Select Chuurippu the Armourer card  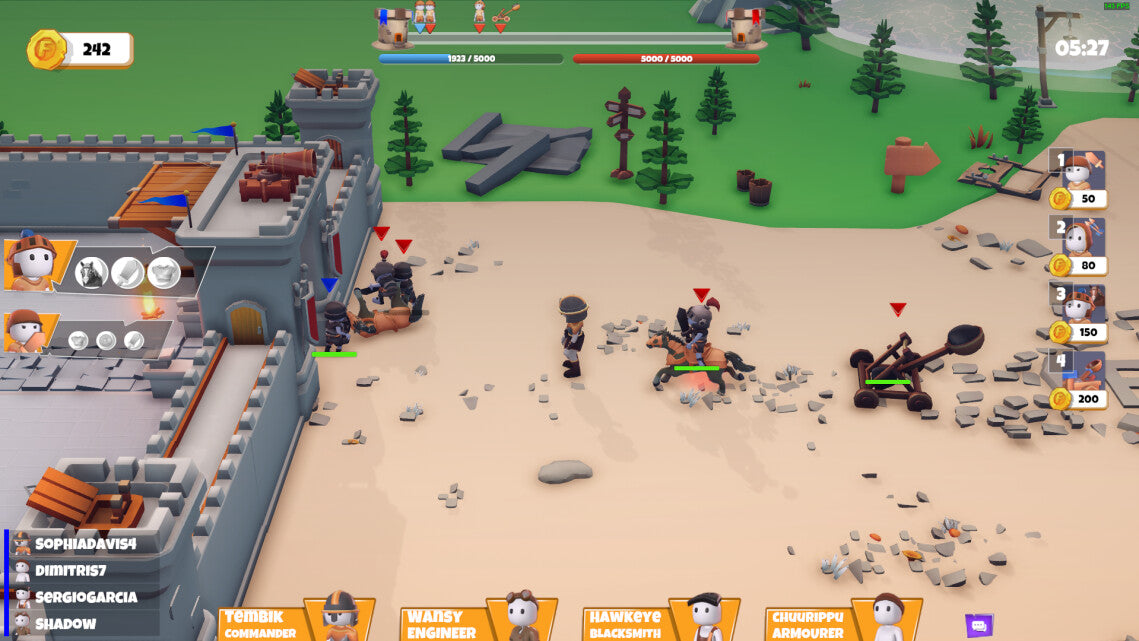click(x=843, y=620)
